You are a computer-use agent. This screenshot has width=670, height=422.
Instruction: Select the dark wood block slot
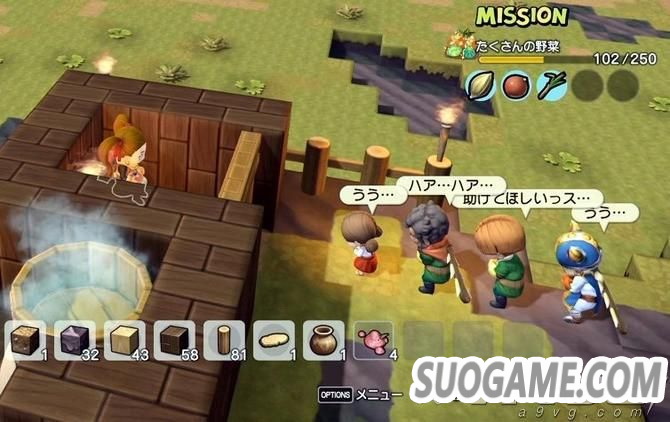(x=174, y=340)
